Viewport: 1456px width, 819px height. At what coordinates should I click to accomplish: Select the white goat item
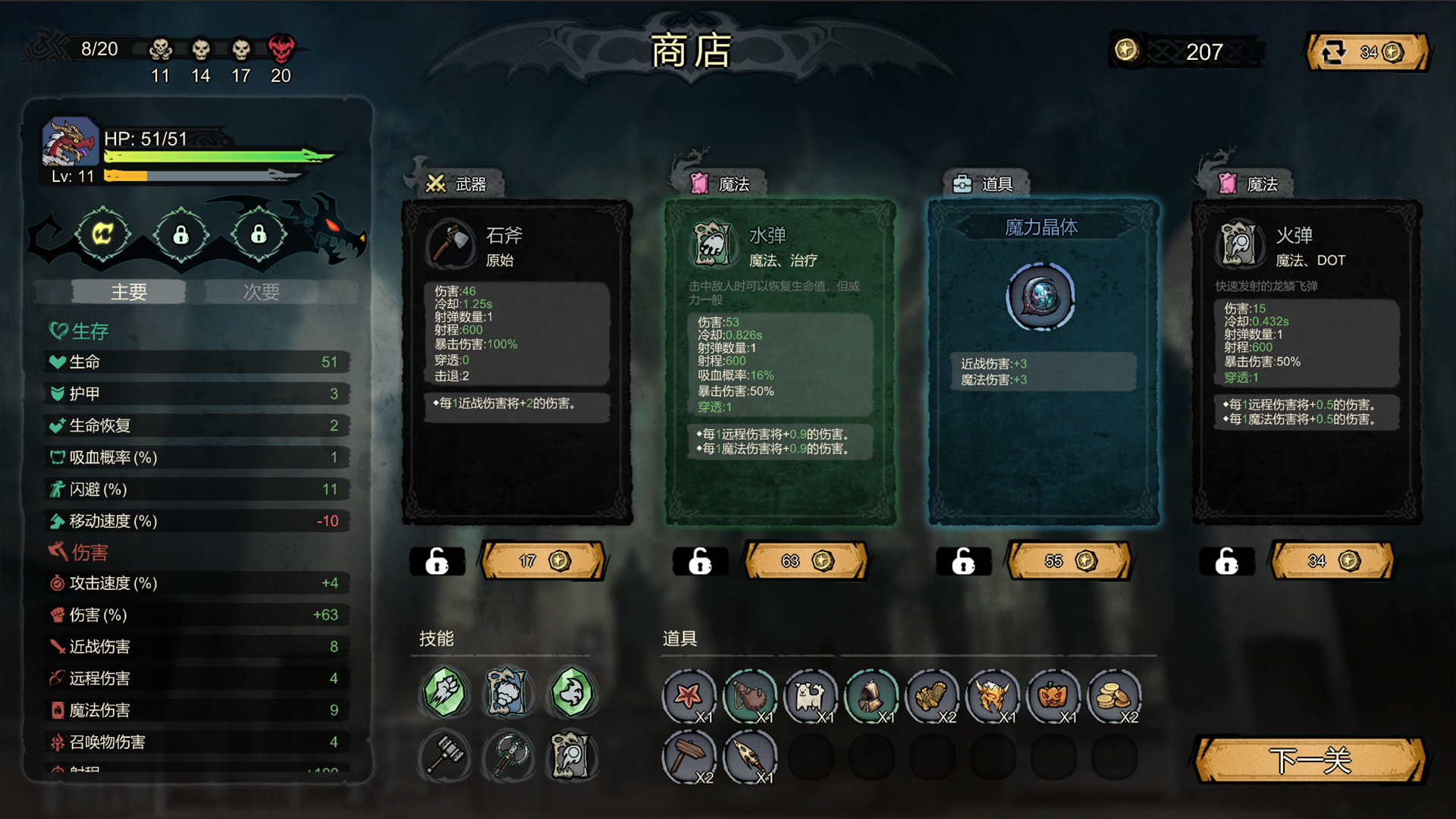pos(811,695)
